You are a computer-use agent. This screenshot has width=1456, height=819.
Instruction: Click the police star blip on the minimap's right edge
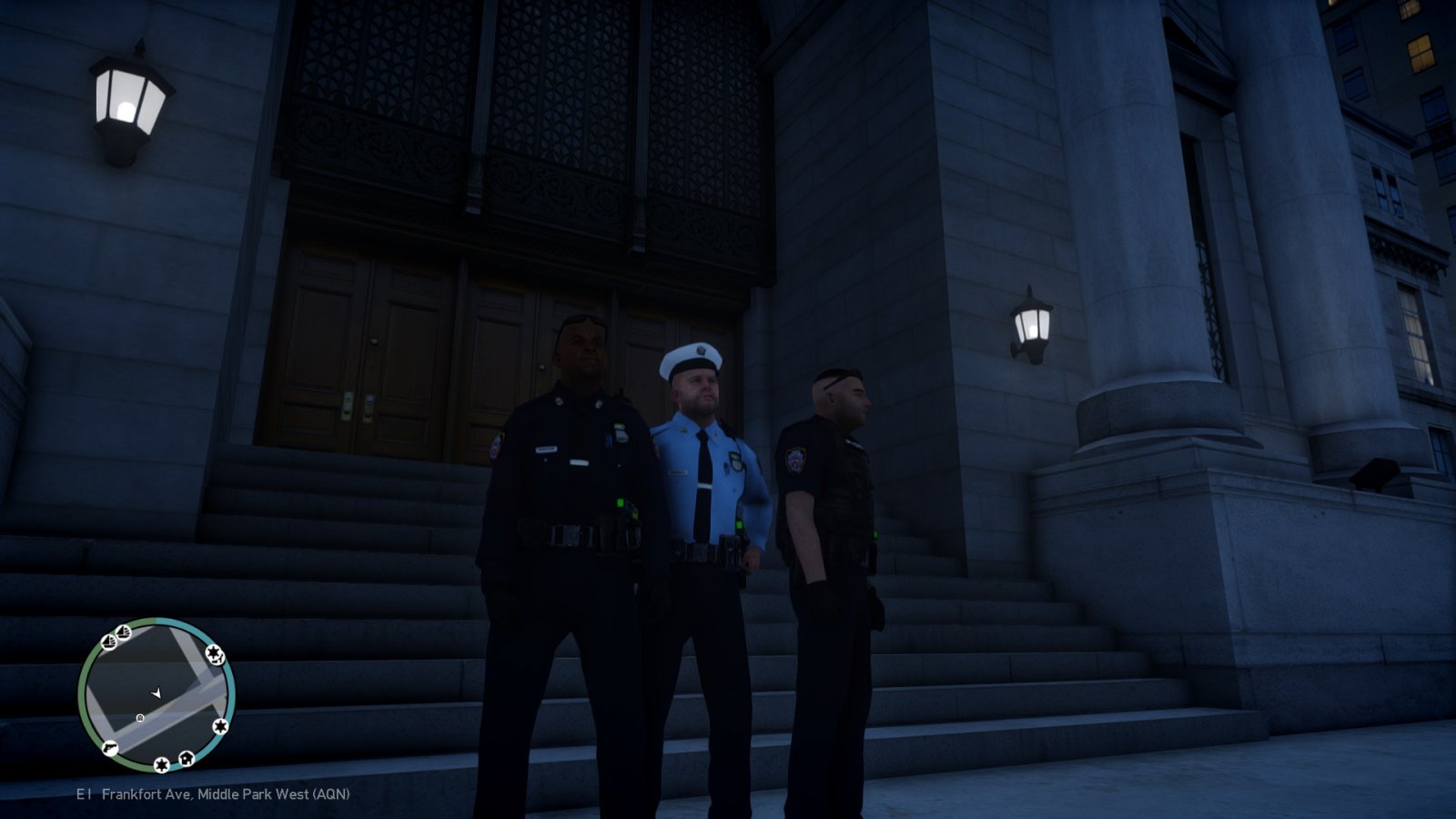pos(220,726)
